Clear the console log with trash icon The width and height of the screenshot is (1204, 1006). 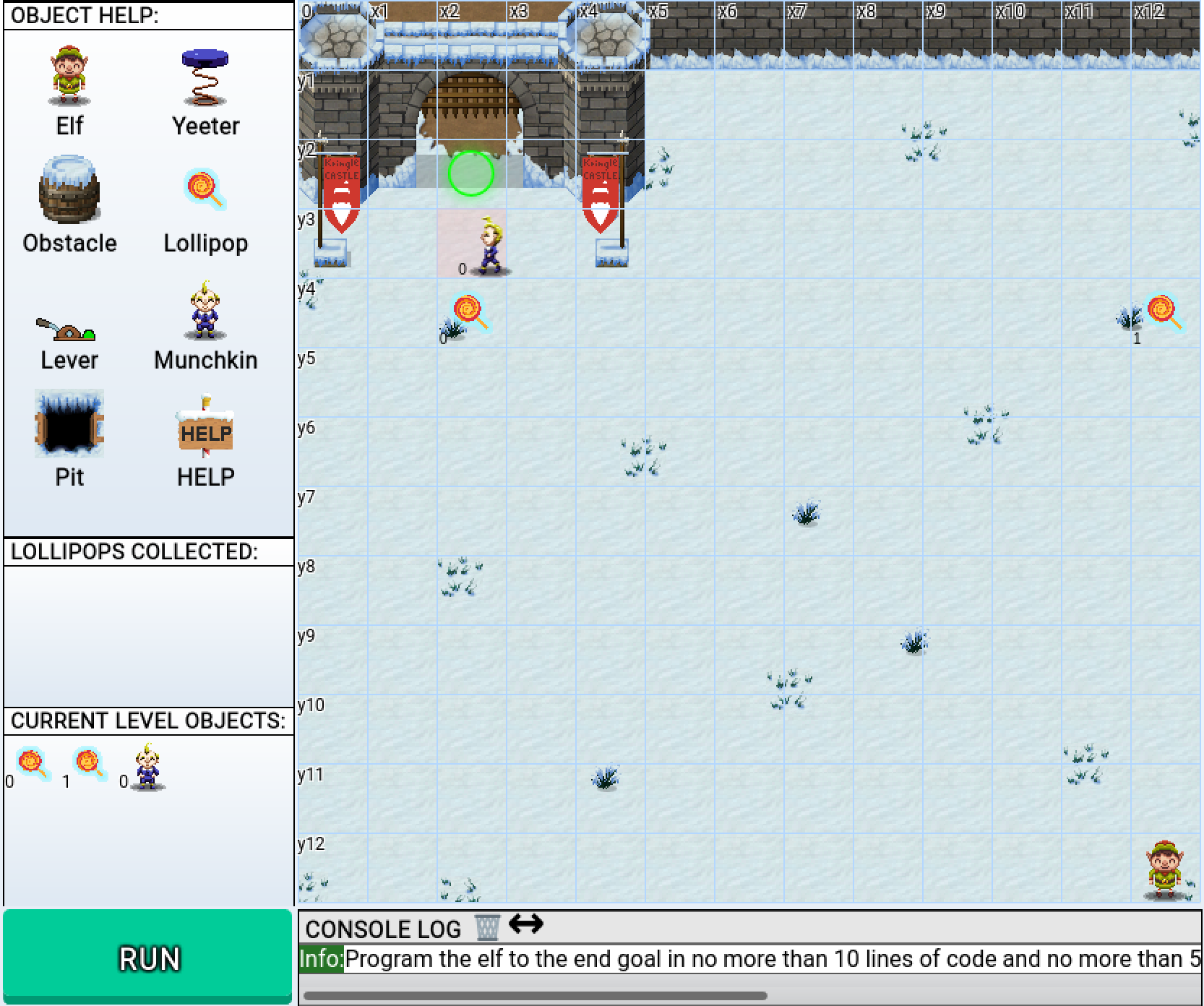(486, 927)
